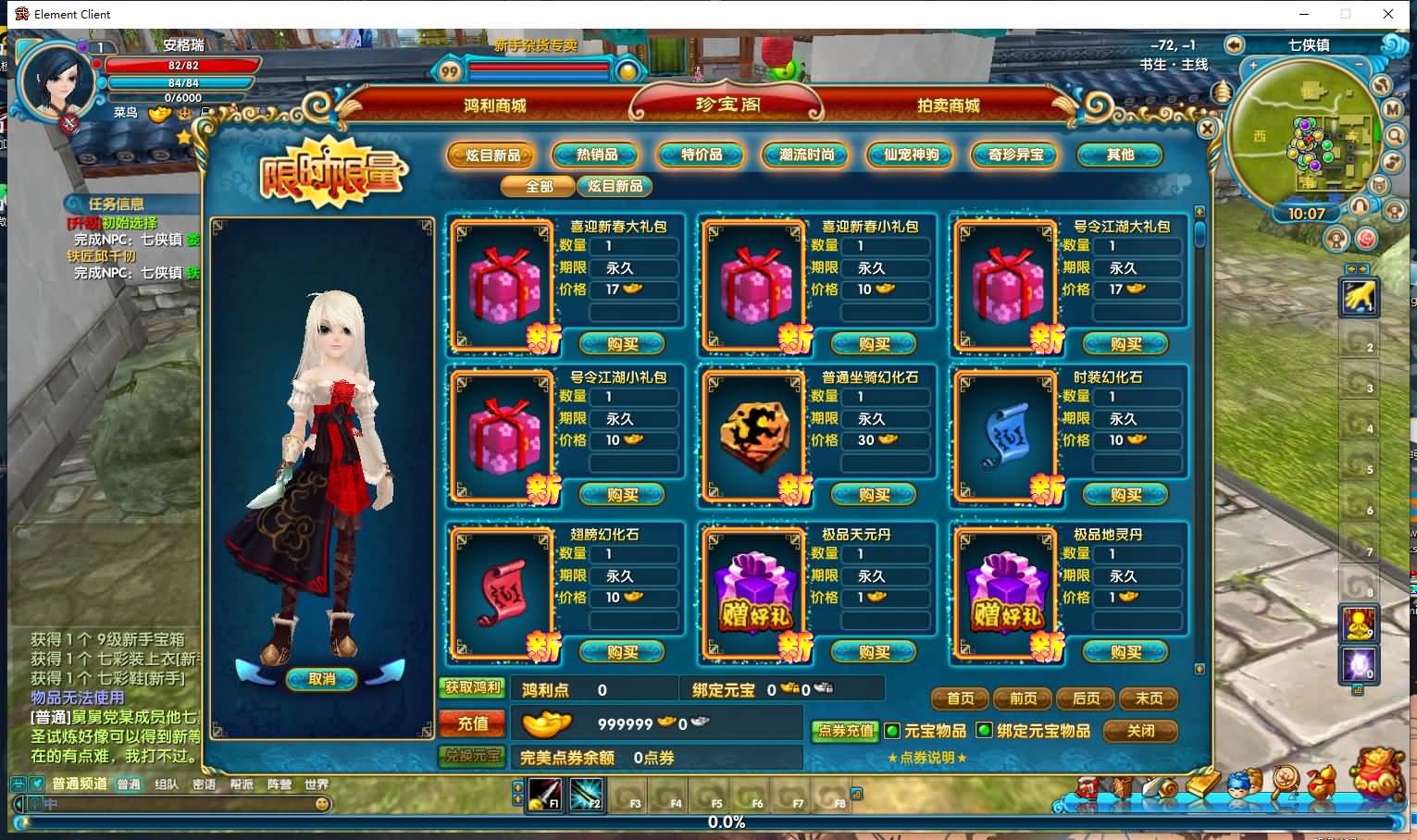The height and width of the screenshot is (840, 1417).
Task: Open the world map with the M button
Action: coord(1394,109)
